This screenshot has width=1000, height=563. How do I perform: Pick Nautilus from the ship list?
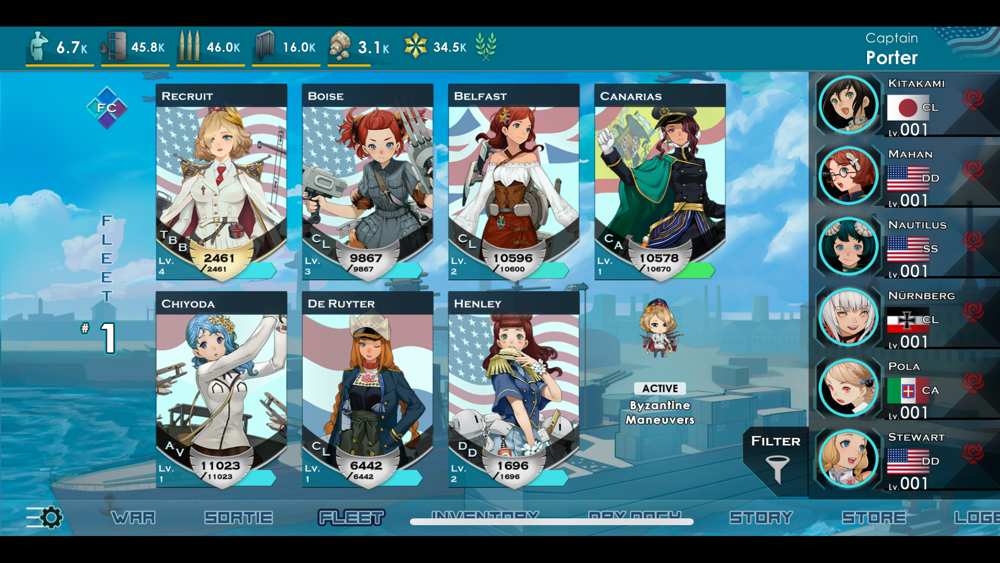[x=905, y=246]
